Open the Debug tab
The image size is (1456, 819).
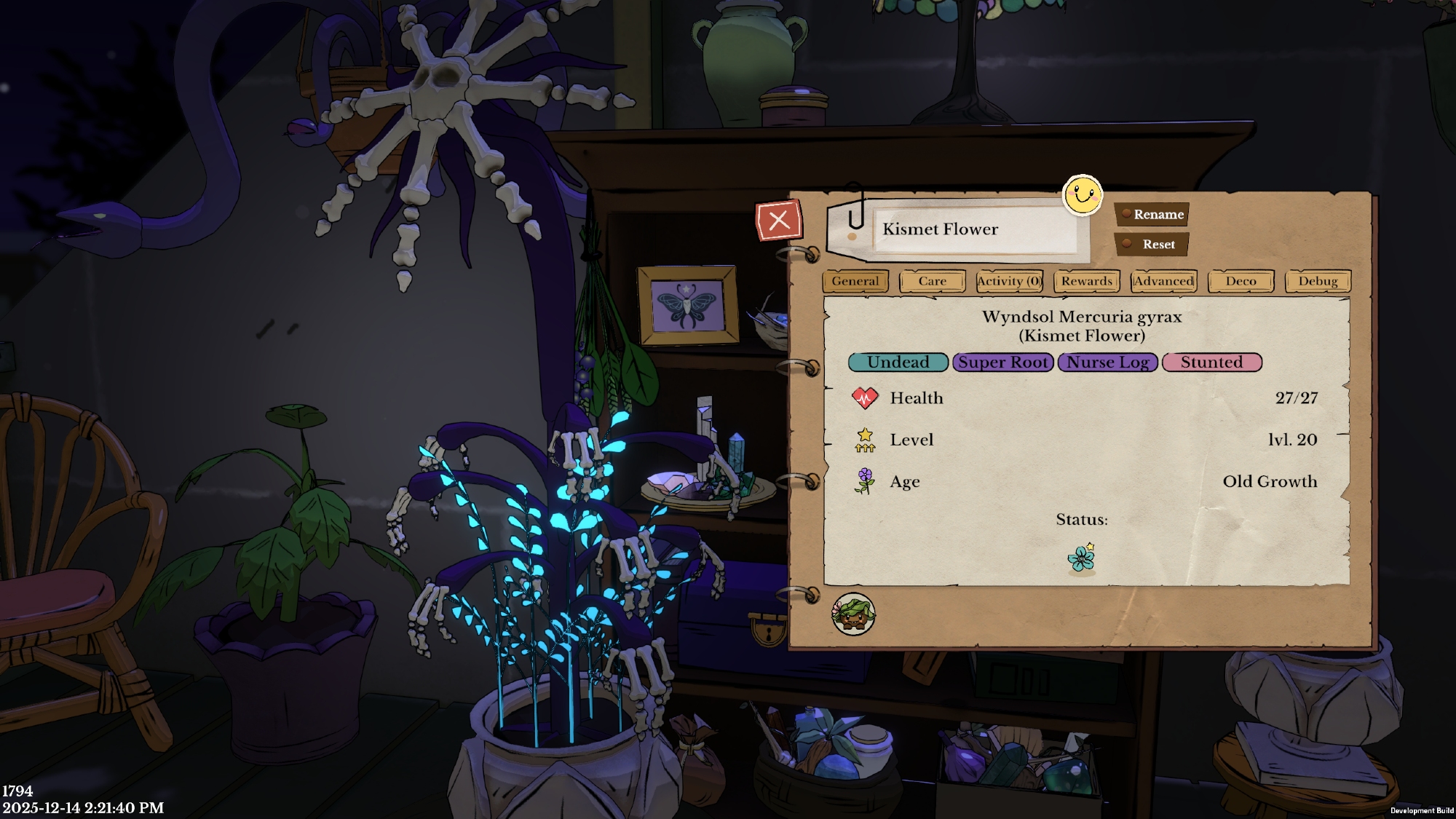coord(1318,281)
